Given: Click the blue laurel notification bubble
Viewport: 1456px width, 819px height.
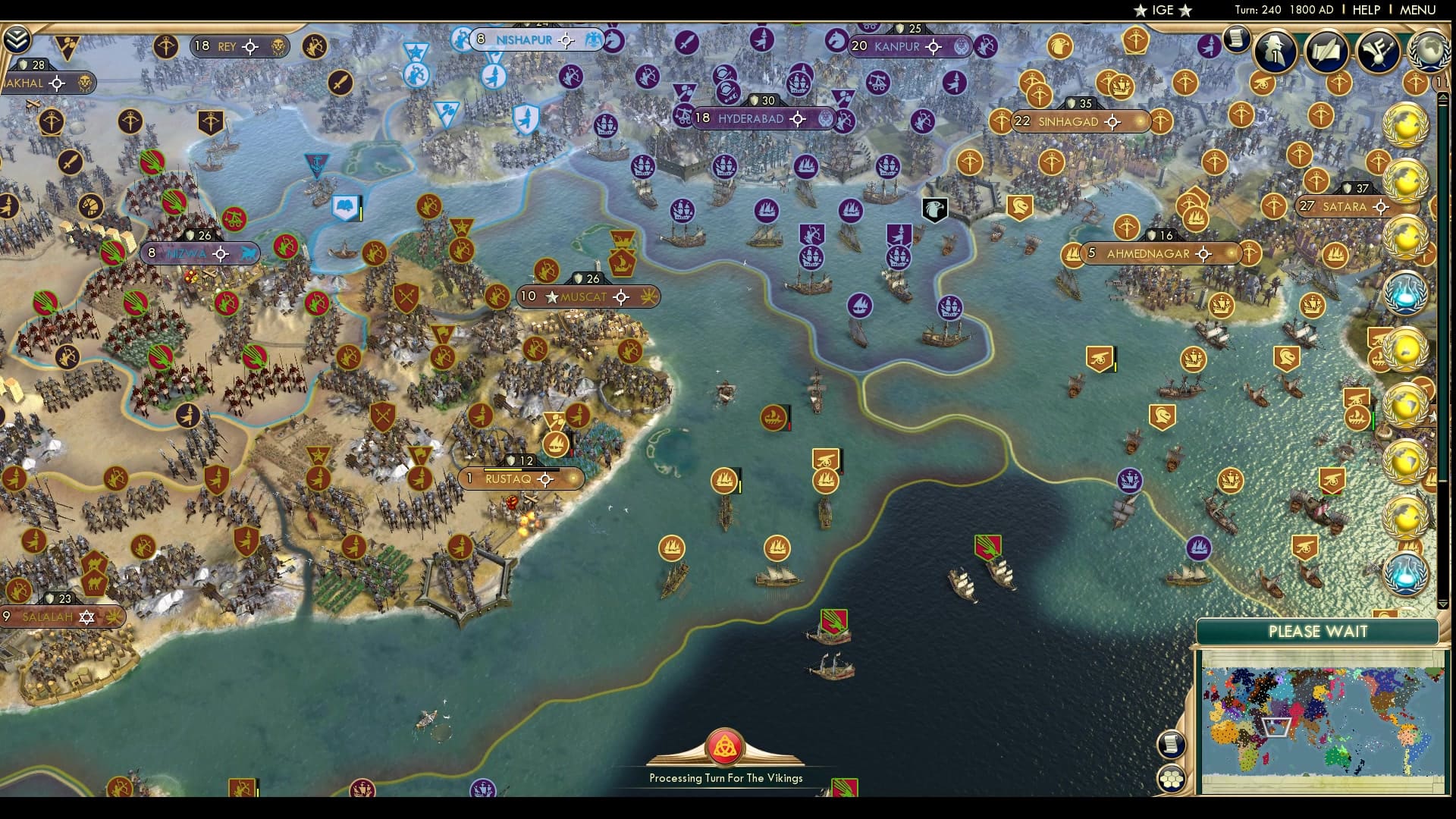Looking at the screenshot, I should [1407, 296].
